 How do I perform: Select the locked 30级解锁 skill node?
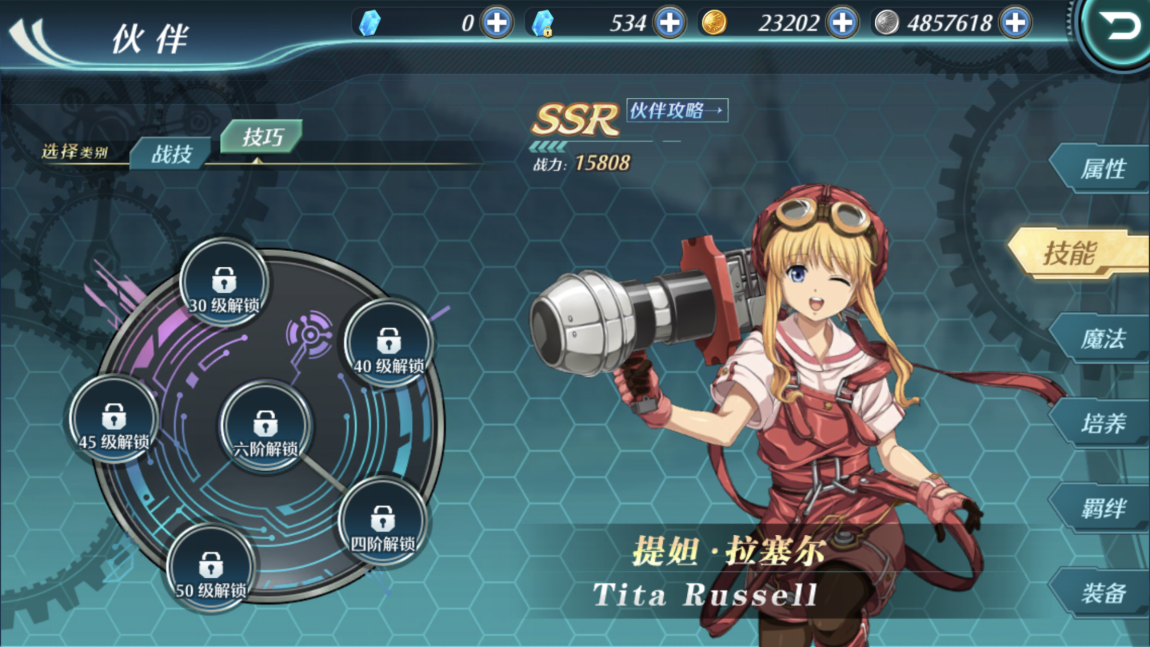224,285
